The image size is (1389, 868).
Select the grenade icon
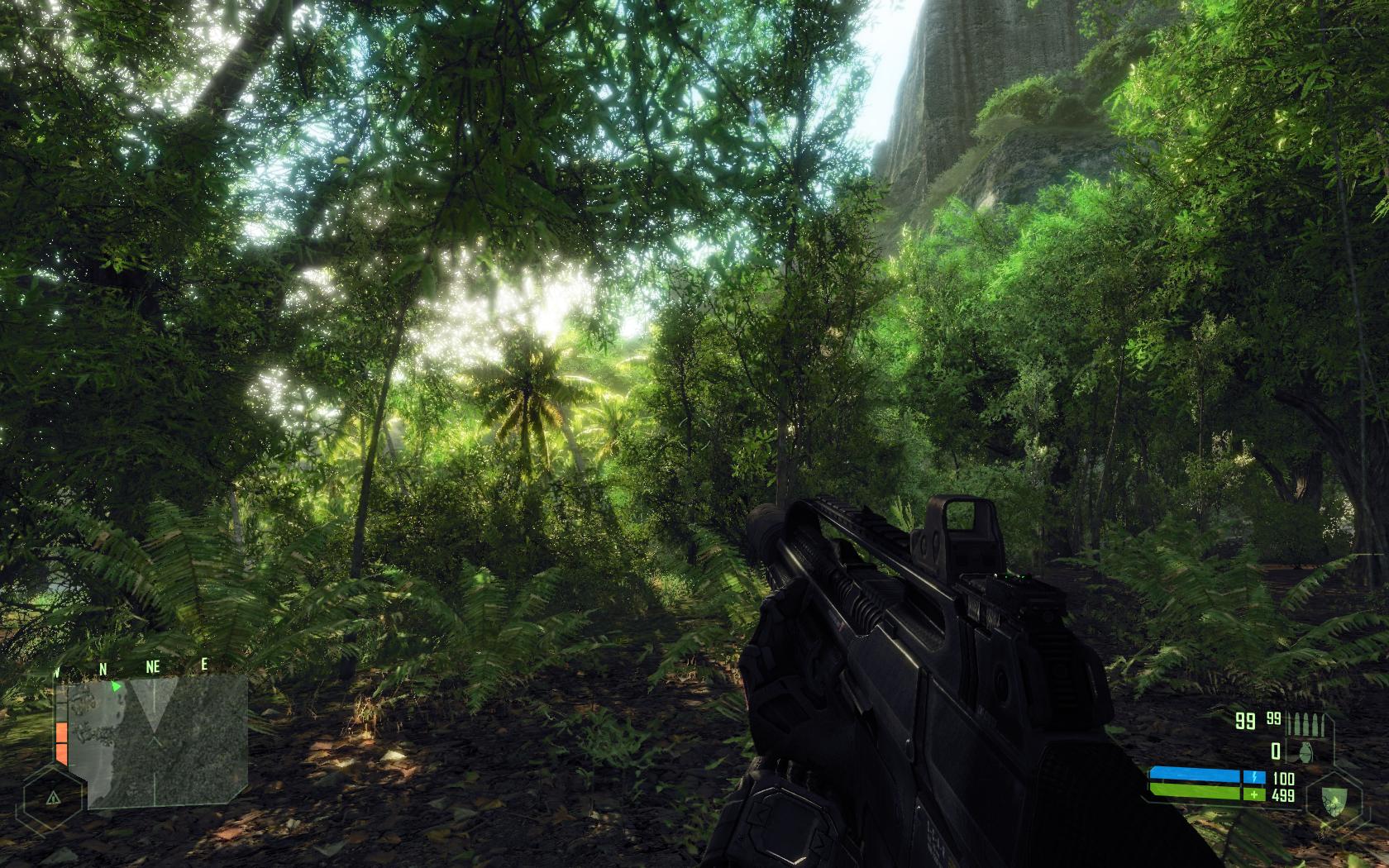coord(1306,751)
